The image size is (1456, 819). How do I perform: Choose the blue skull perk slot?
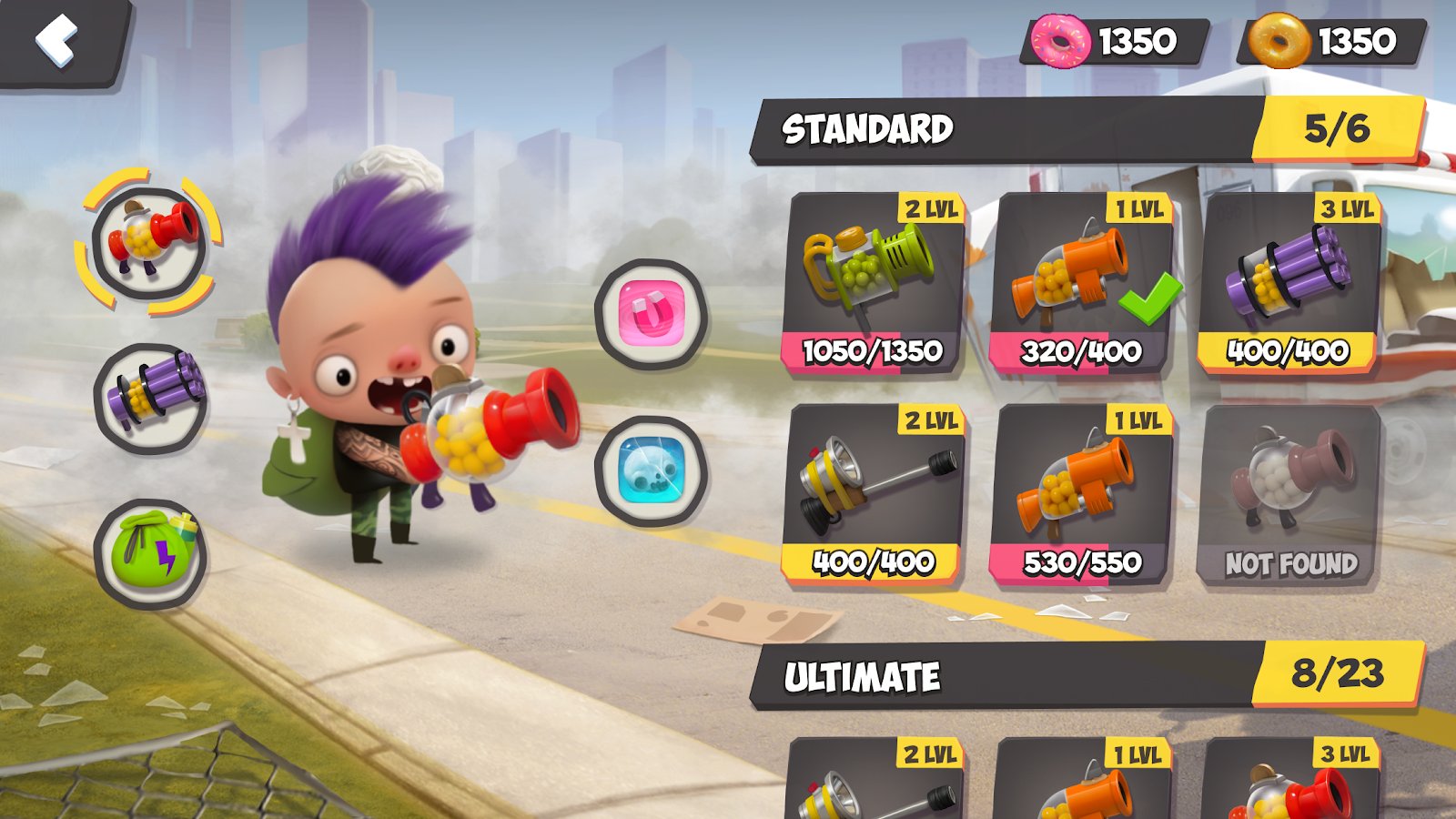[651, 470]
